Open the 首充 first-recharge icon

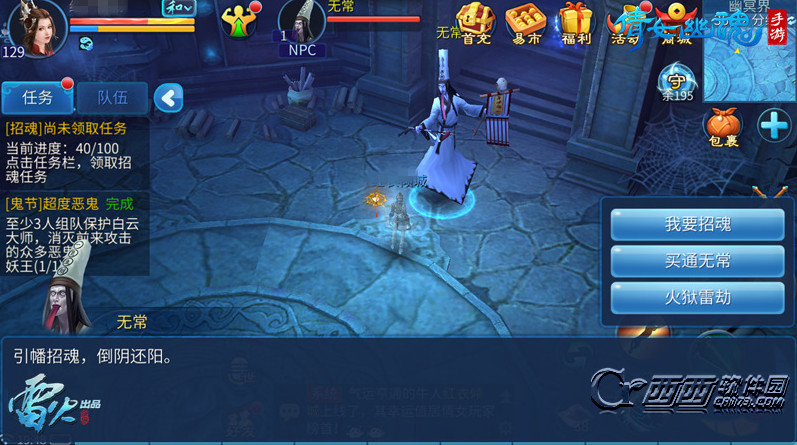tap(476, 22)
